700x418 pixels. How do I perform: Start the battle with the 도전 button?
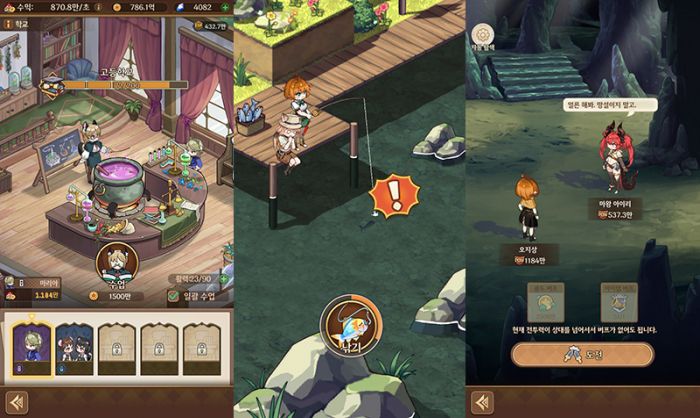click(582, 354)
